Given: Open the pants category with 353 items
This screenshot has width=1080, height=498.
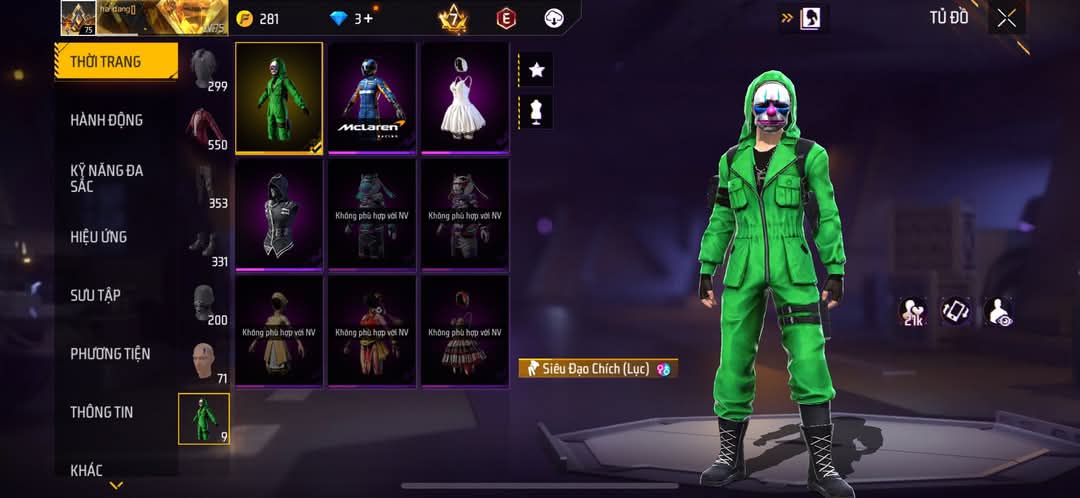Looking at the screenshot, I should [x=207, y=187].
